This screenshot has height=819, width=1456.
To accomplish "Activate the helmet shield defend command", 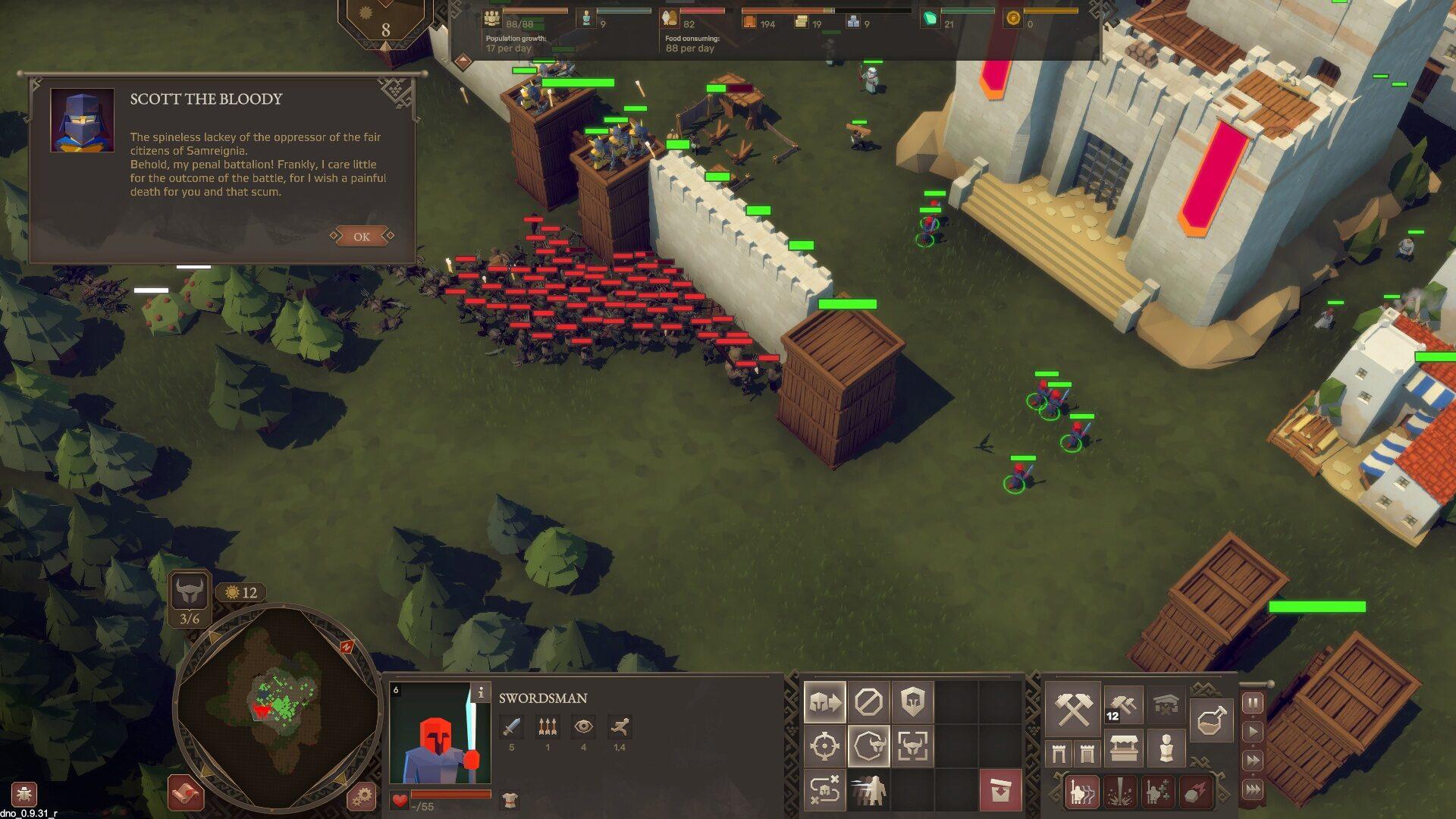I will click(912, 703).
